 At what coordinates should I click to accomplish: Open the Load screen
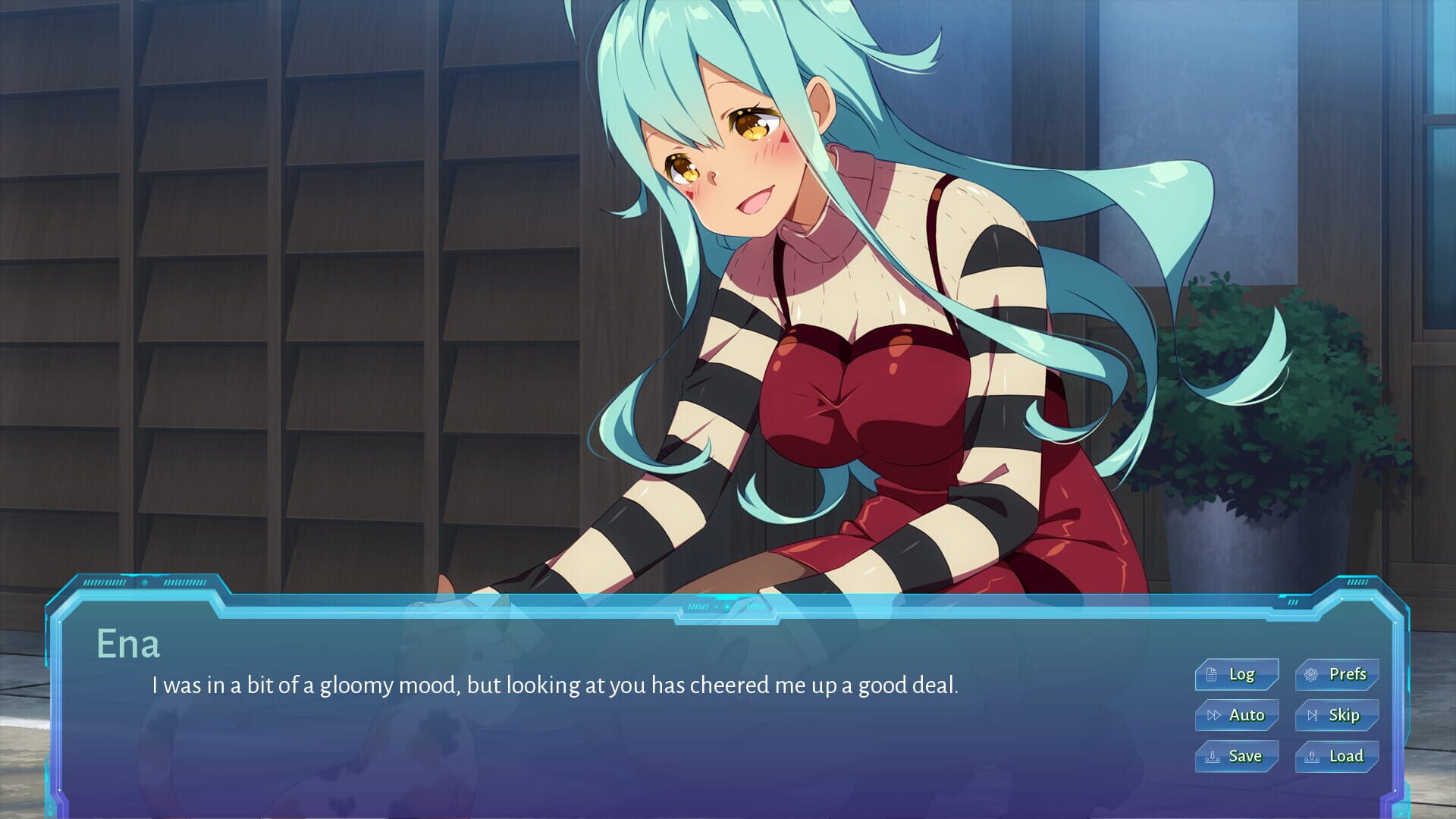[x=1335, y=755]
